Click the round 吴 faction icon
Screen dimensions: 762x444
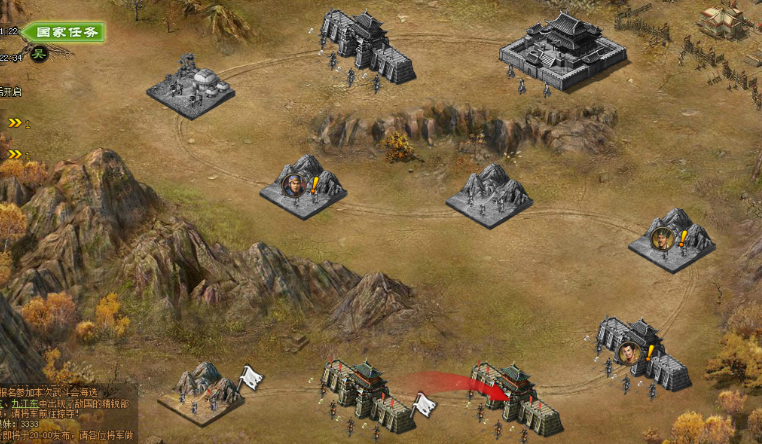coord(40,53)
